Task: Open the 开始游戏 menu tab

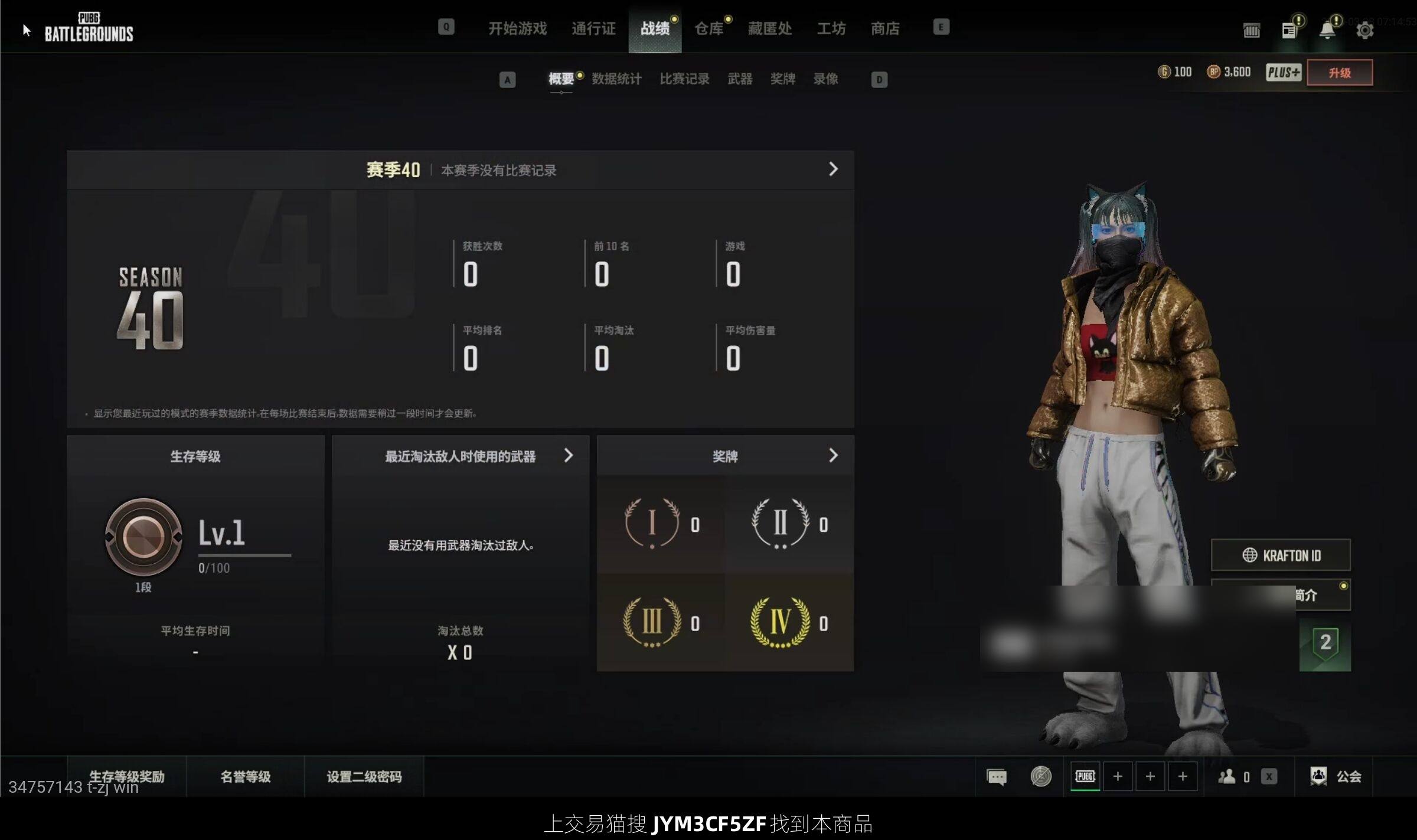Action: 517,28
